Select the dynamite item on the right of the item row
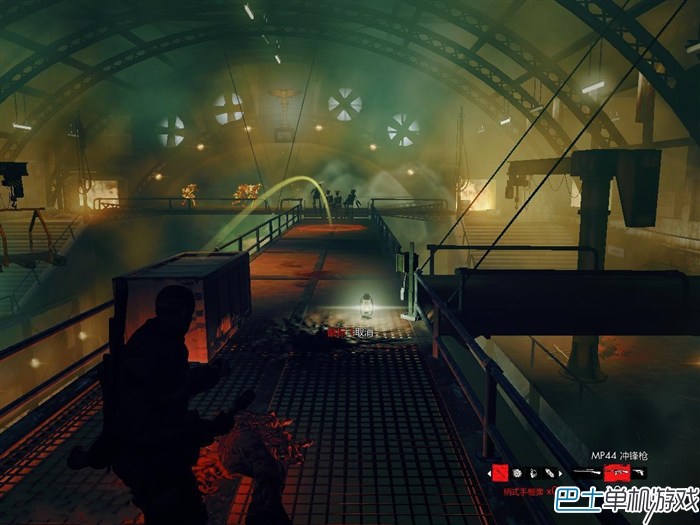700x525 pixels. [x=549, y=473]
